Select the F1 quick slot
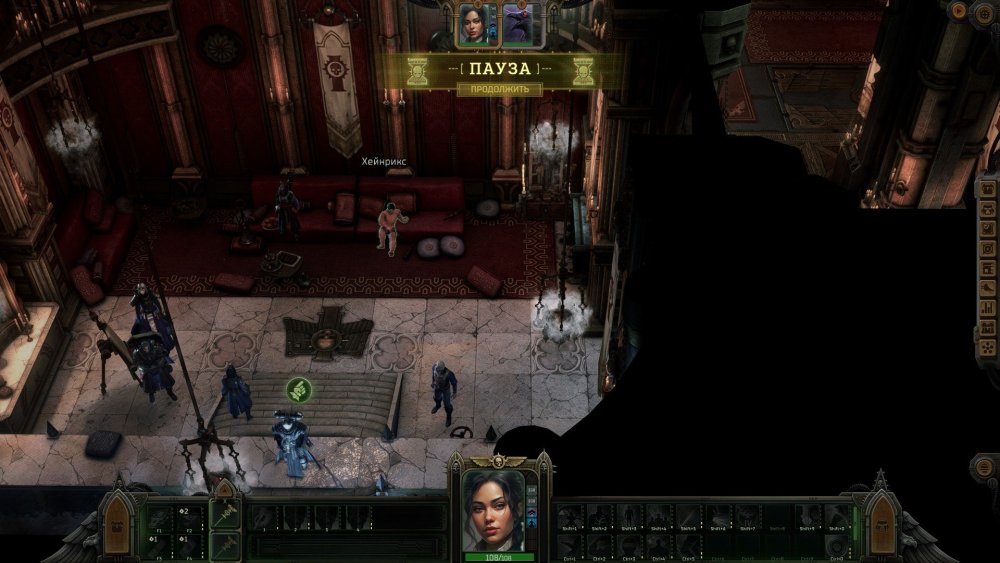 coord(160,518)
